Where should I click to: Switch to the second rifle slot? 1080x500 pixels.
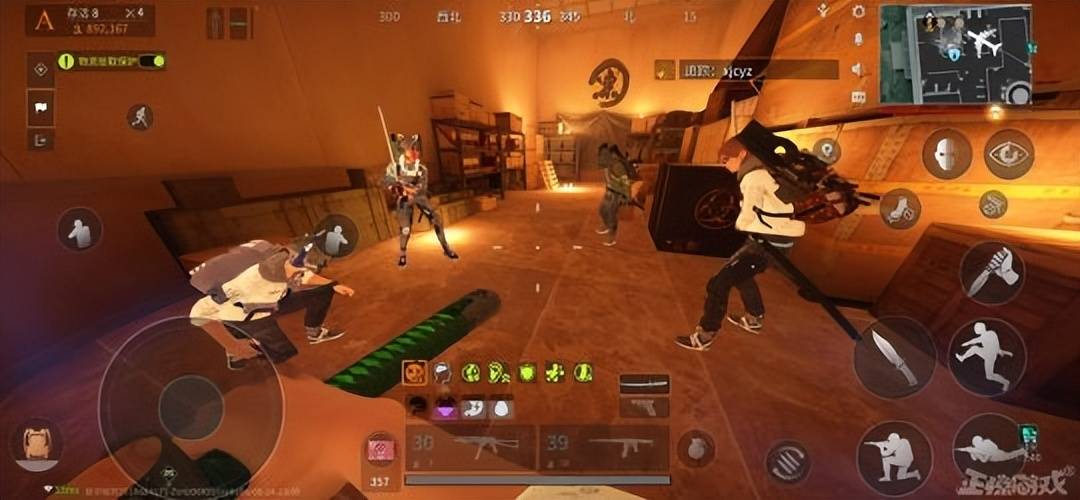point(604,446)
